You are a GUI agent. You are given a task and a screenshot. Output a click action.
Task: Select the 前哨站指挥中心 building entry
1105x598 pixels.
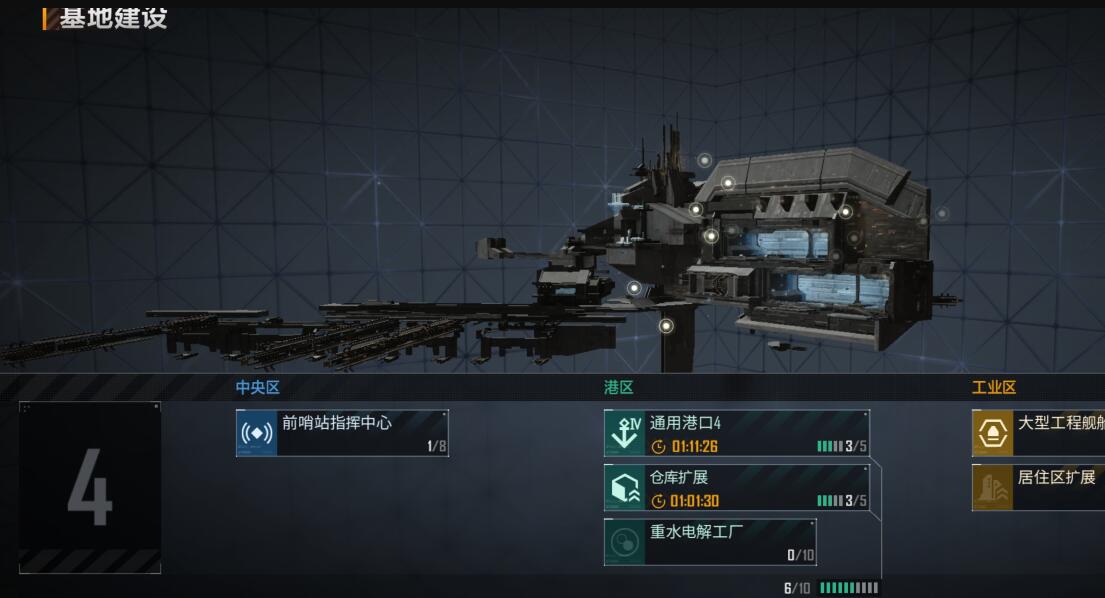pos(342,433)
